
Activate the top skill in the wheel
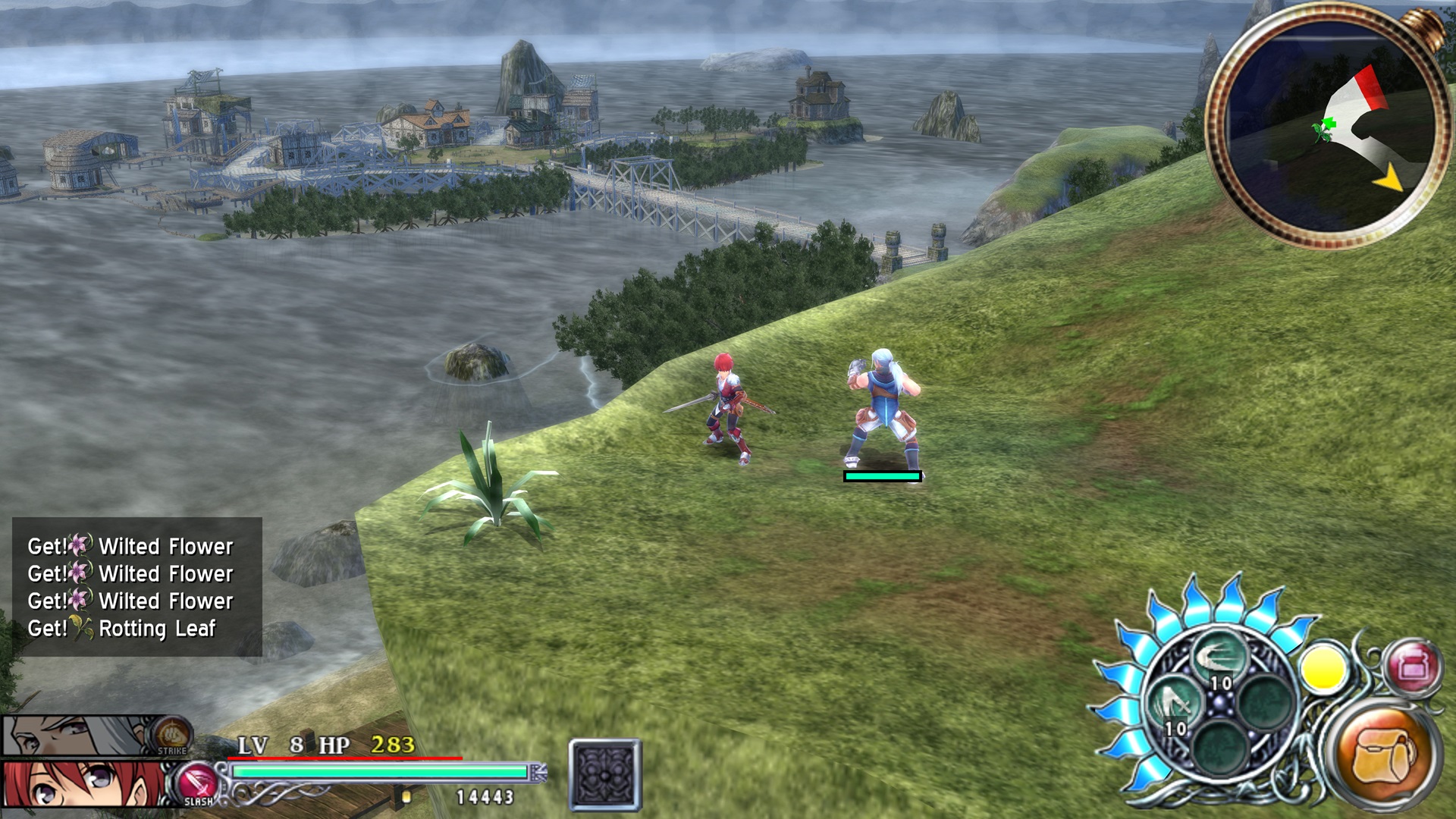(1219, 657)
